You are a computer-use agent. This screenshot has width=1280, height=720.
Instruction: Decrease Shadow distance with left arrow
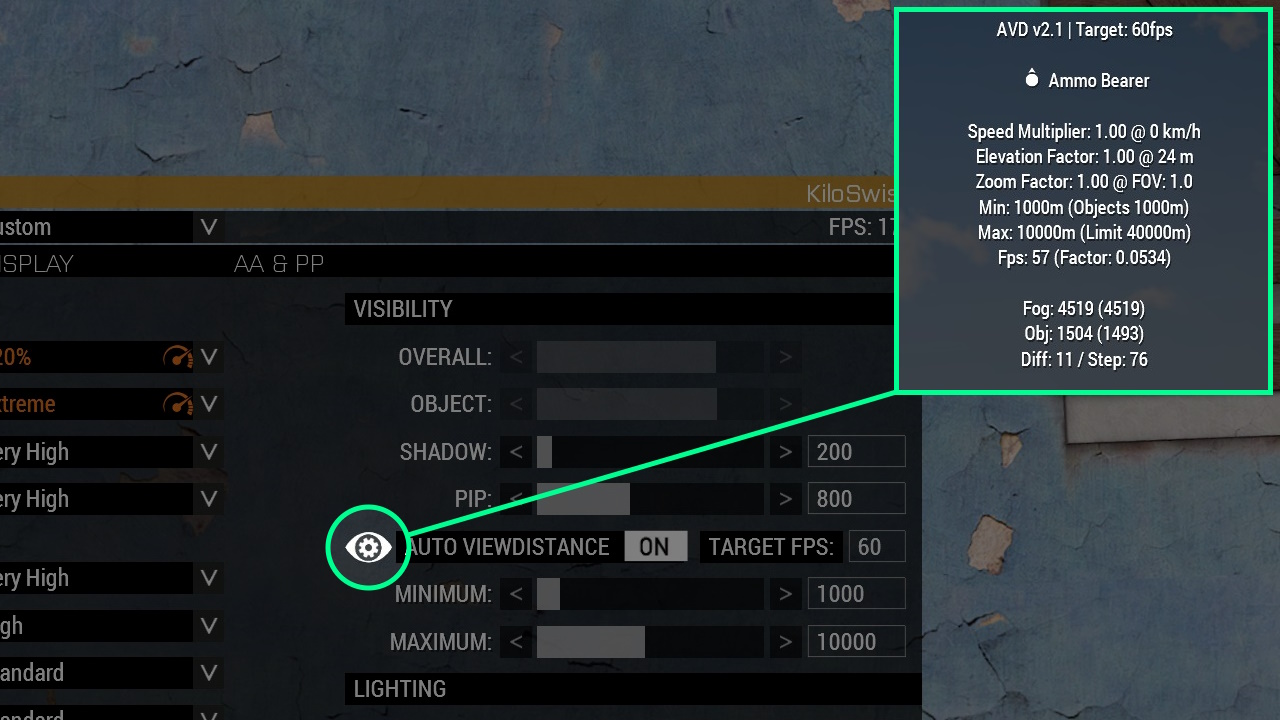pyautogui.click(x=516, y=452)
